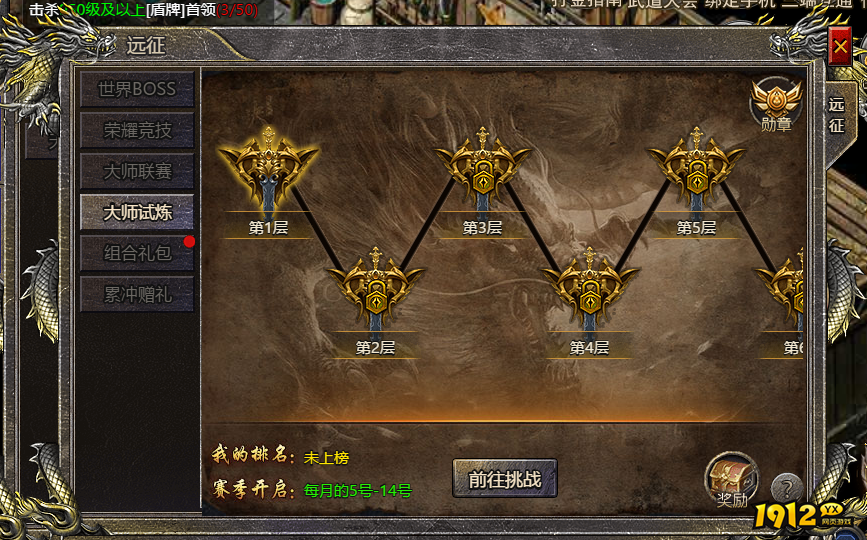Show the 累冲赠礼 tab

[x=137, y=294]
